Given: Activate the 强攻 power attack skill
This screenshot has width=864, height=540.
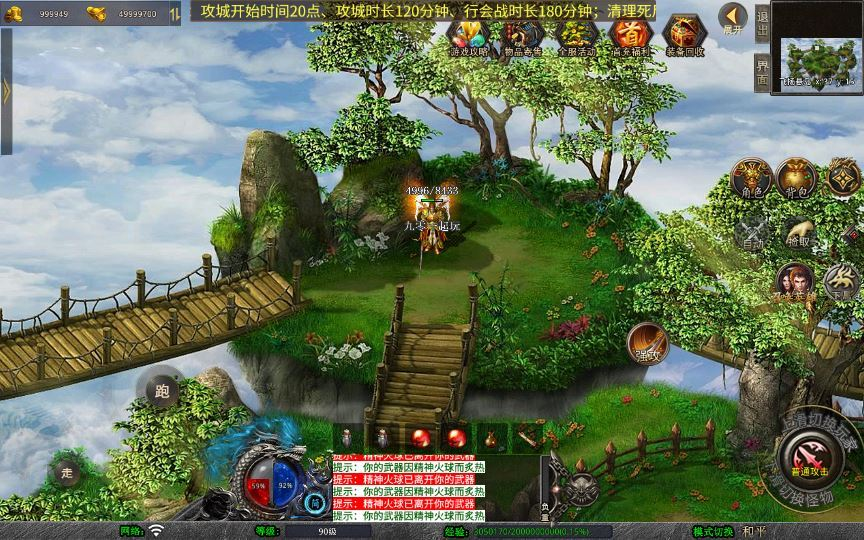Looking at the screenshot, I should click(x=647, y=343).
